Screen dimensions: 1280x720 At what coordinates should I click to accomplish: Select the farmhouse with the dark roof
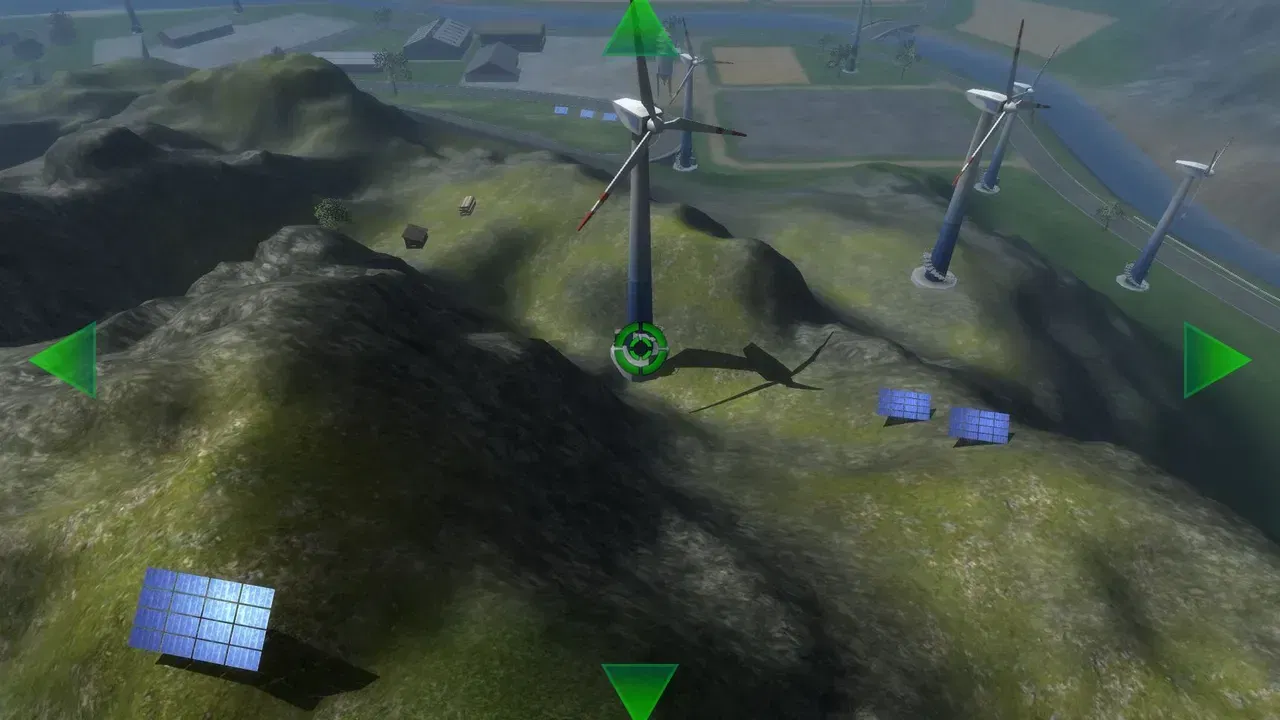point(494,60)
